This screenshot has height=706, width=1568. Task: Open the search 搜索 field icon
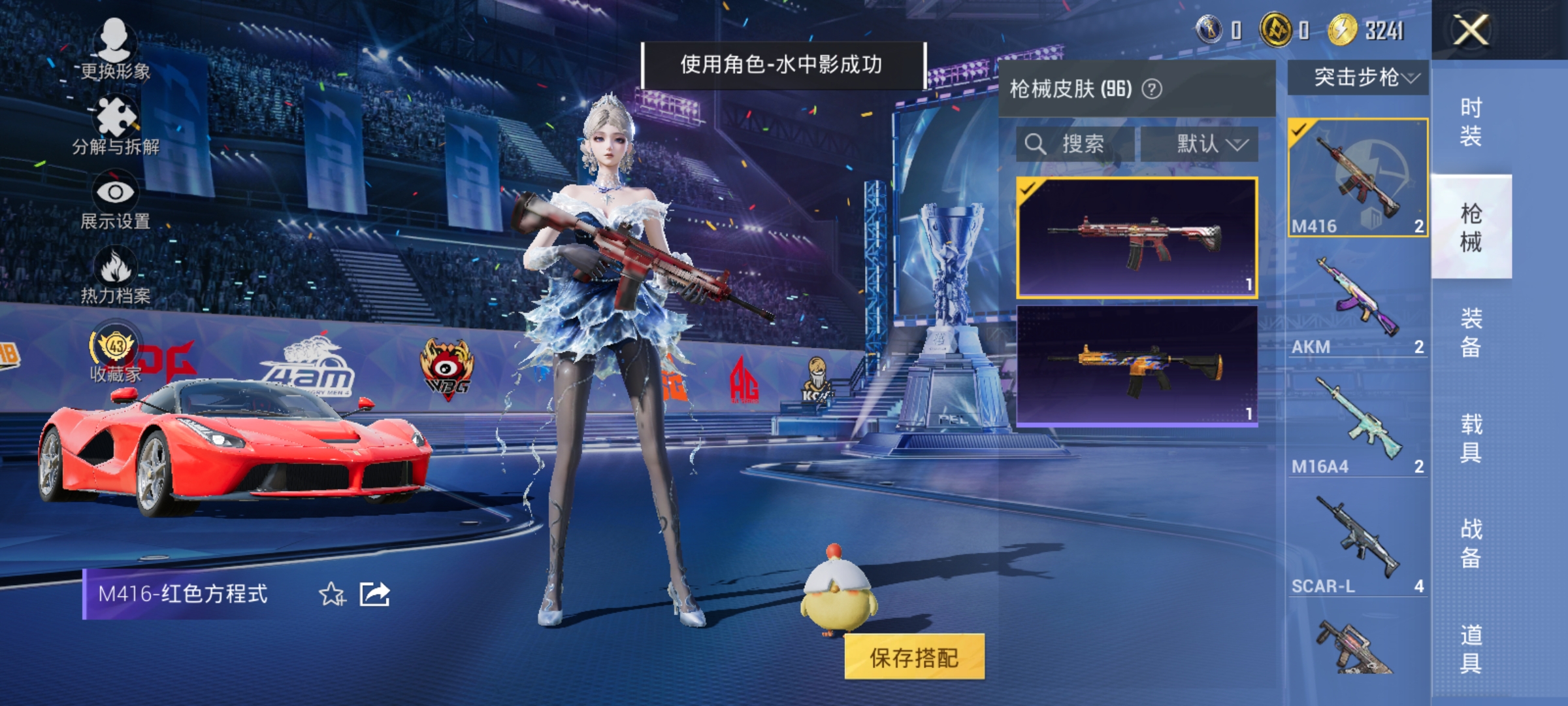[1035, 144]
